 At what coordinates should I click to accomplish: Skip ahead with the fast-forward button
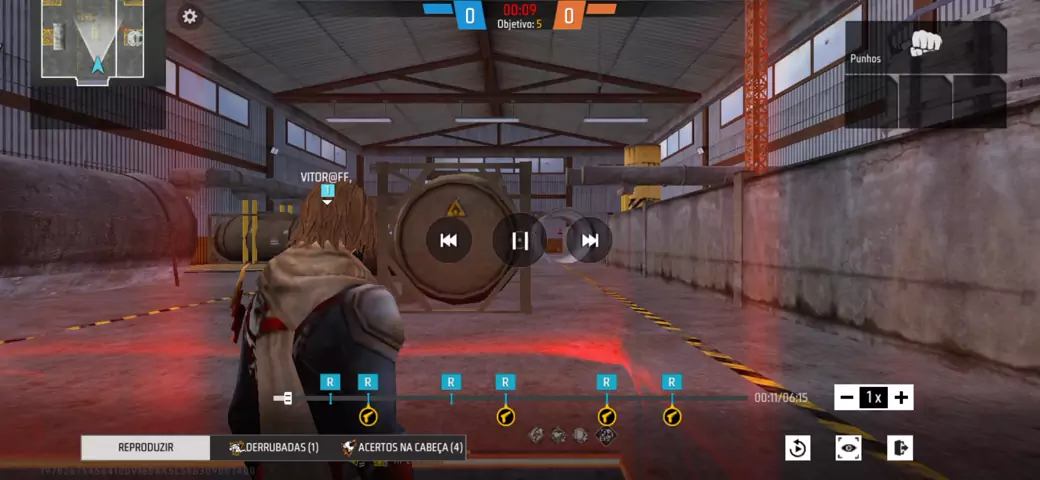coord(590,240)
